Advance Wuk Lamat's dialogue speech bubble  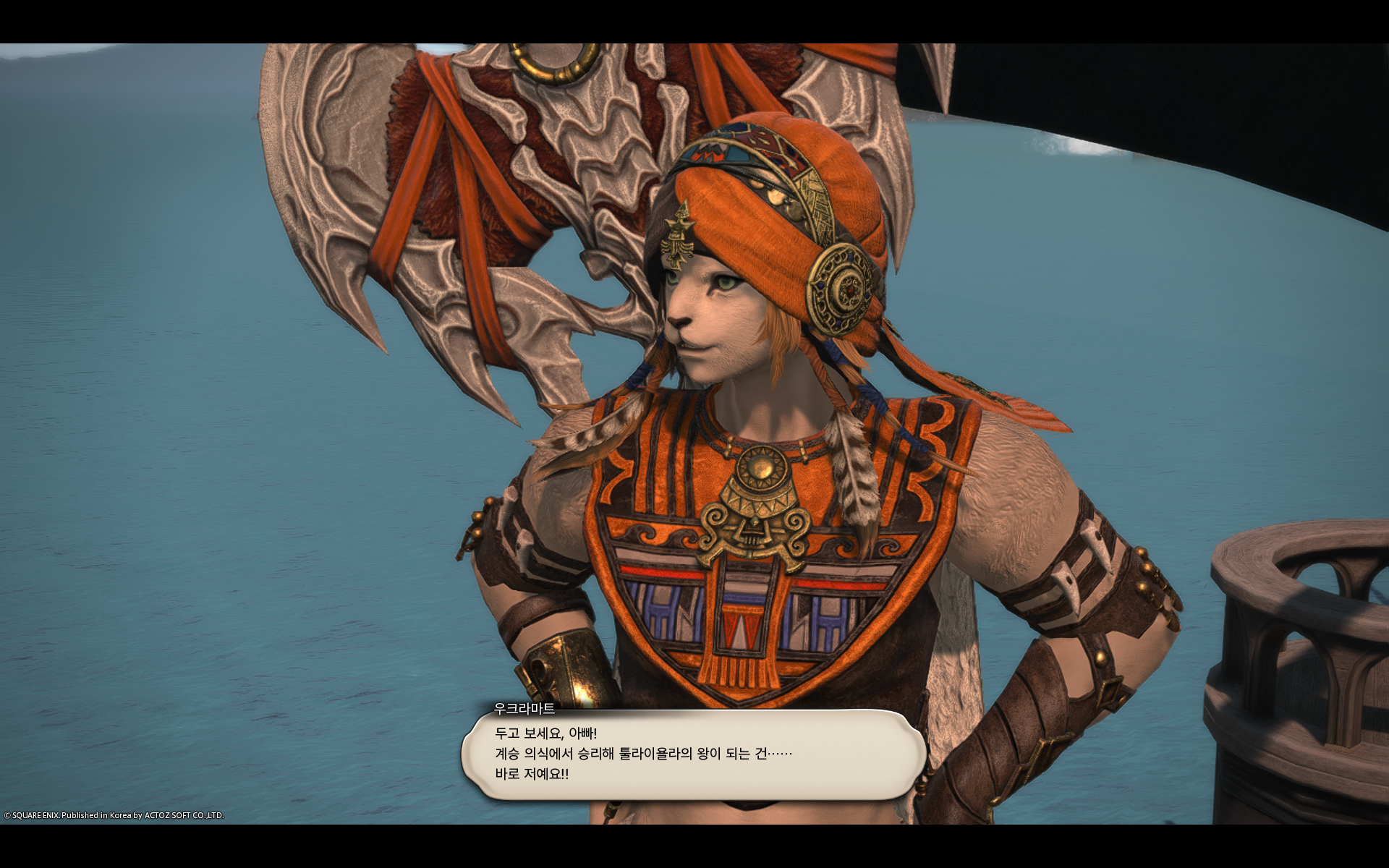tap(693, 754)
